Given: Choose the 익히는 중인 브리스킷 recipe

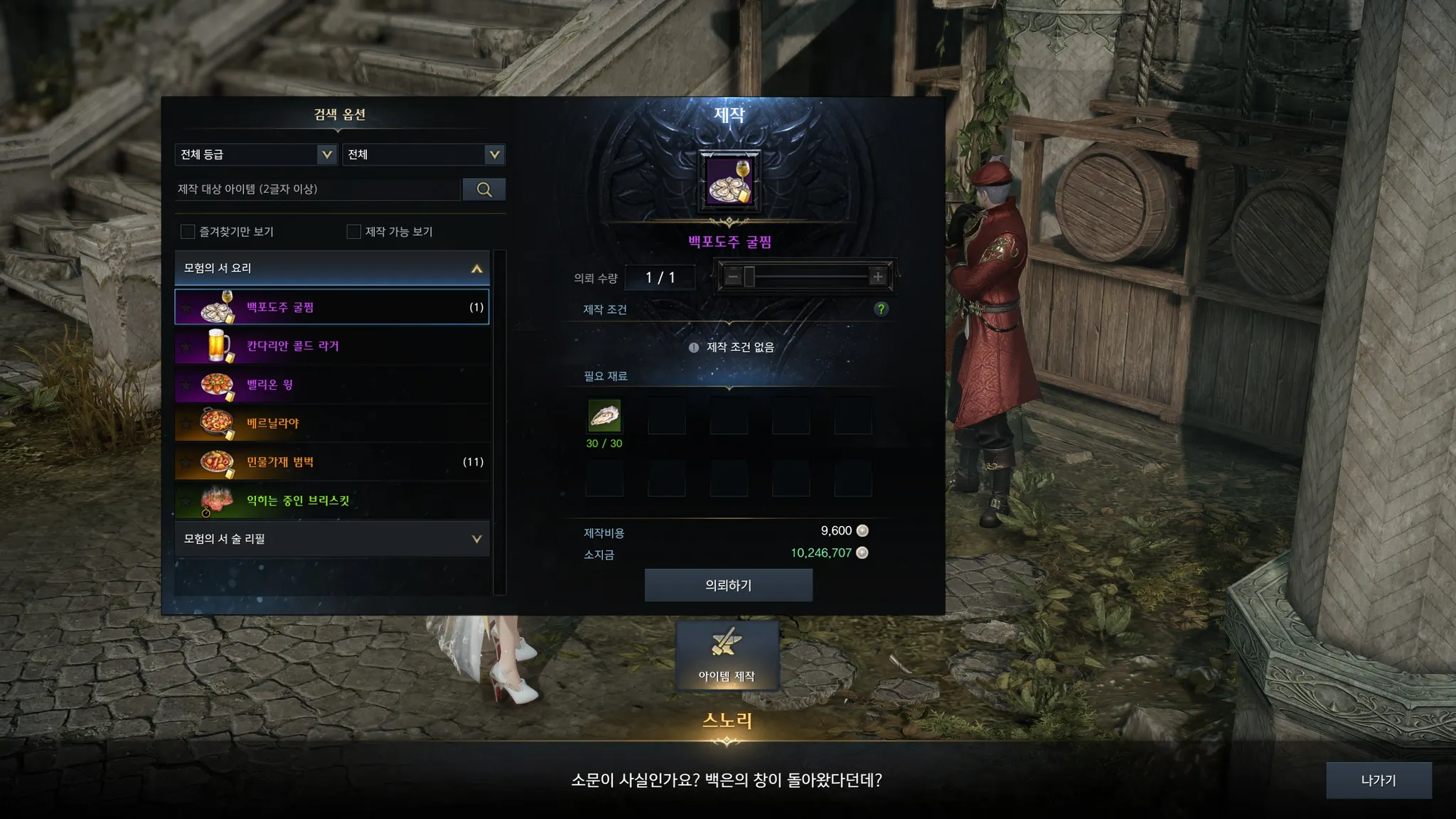Looking at the screenshot, I should pos(332,500).
